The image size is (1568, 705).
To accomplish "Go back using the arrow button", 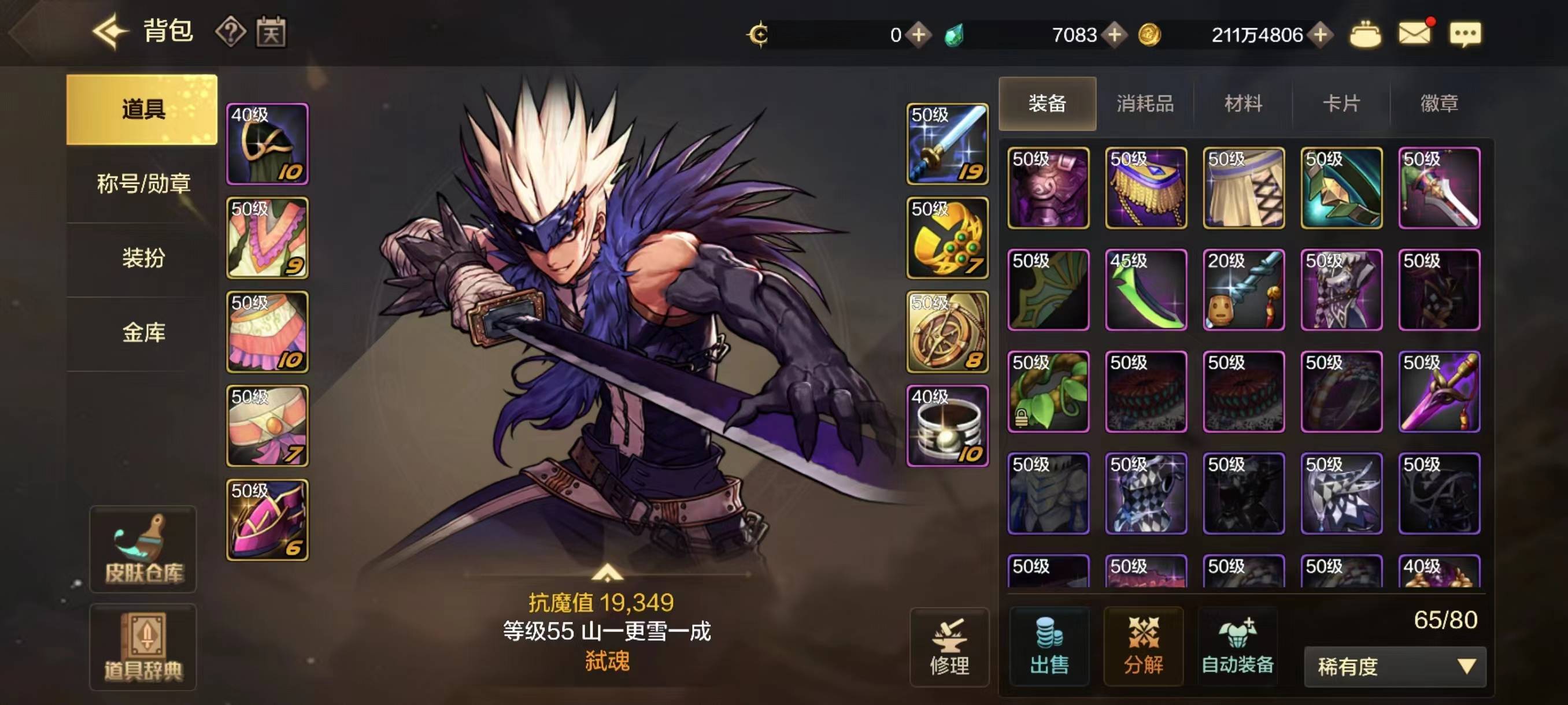I will click(111, 32).
